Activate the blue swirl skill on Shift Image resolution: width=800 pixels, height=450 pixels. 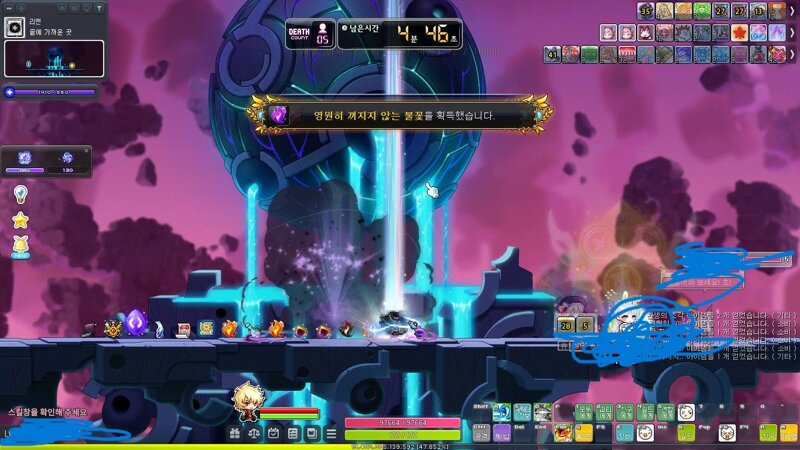point(501,412)
